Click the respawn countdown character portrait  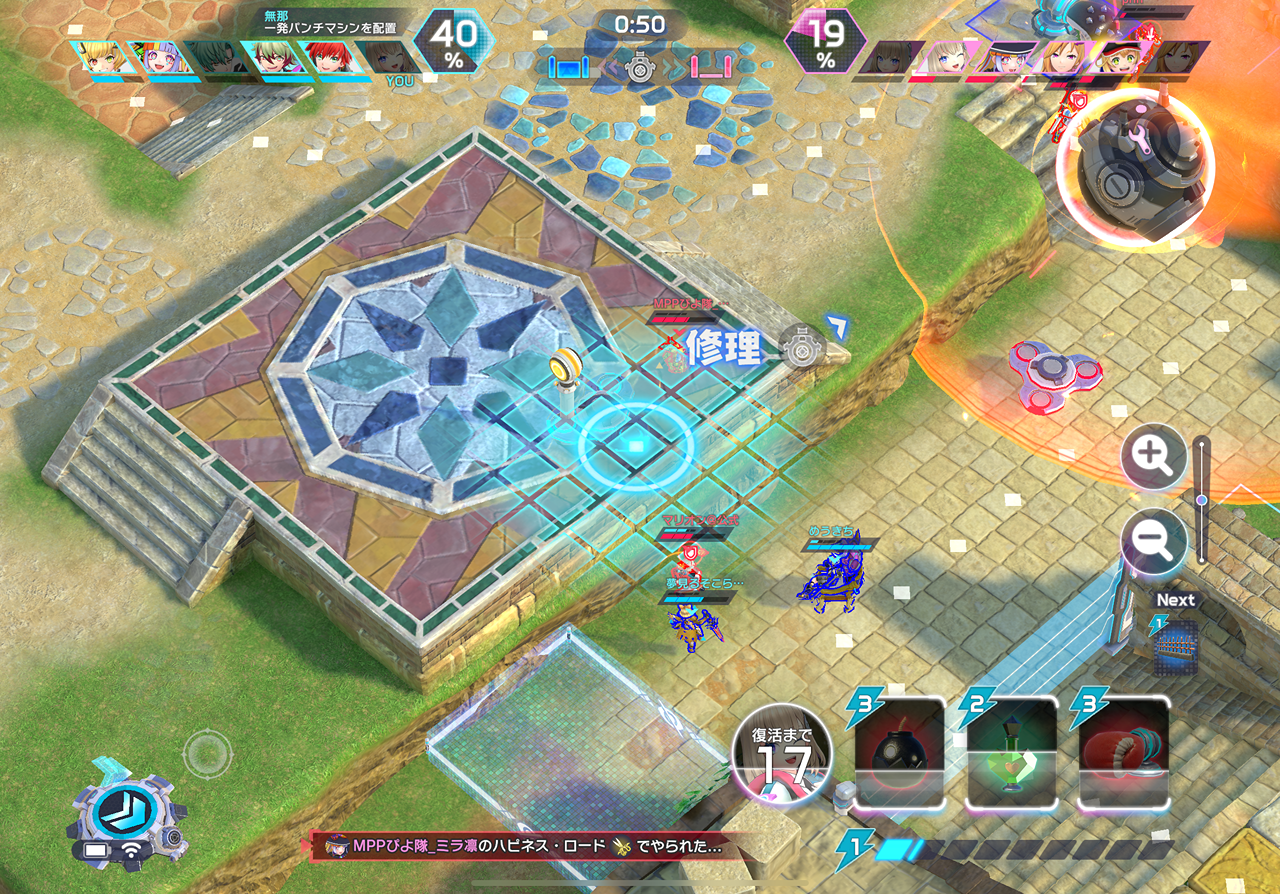782,760
